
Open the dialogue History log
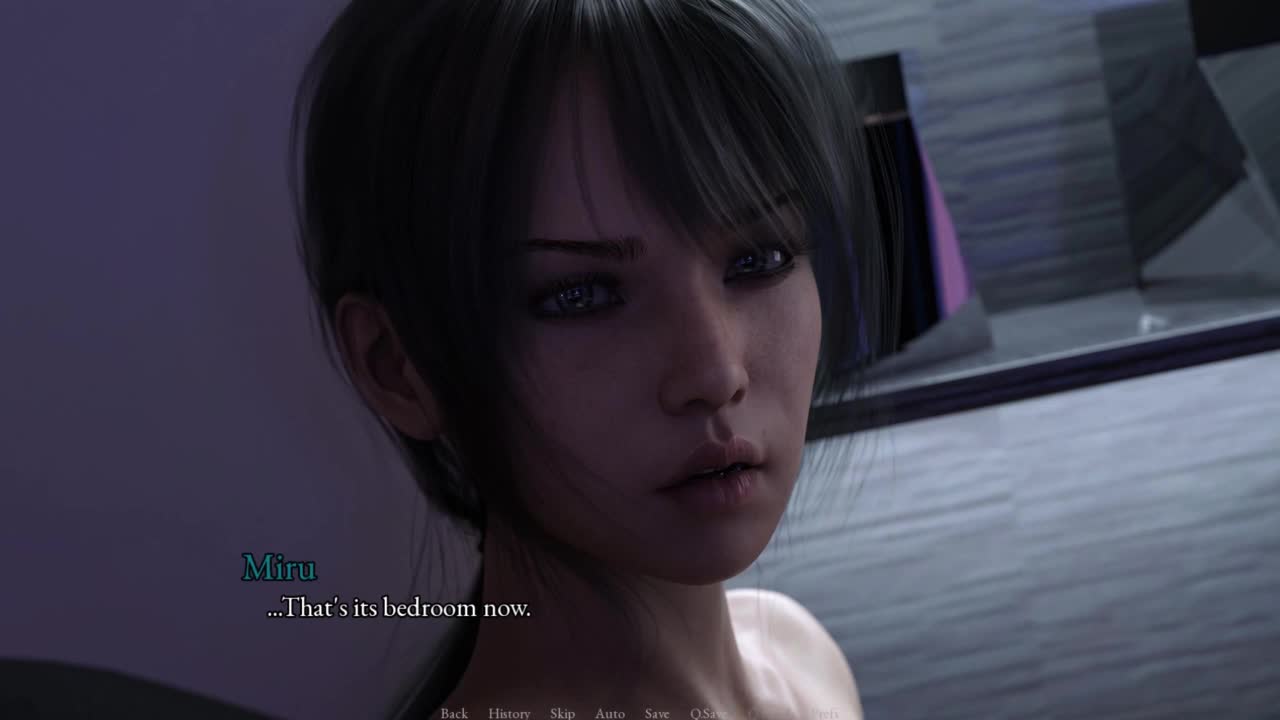click(509, 713)
